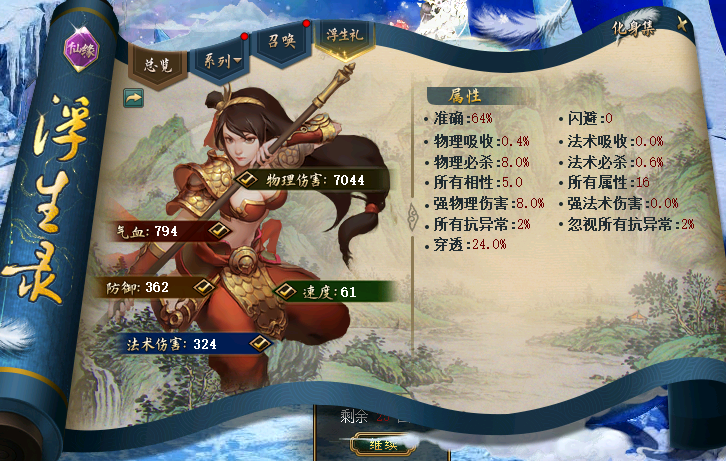The width and height of the screenshot is (726, 461).
Task: Collapse the attributes panel divider arrow
Action: (409, 216)
